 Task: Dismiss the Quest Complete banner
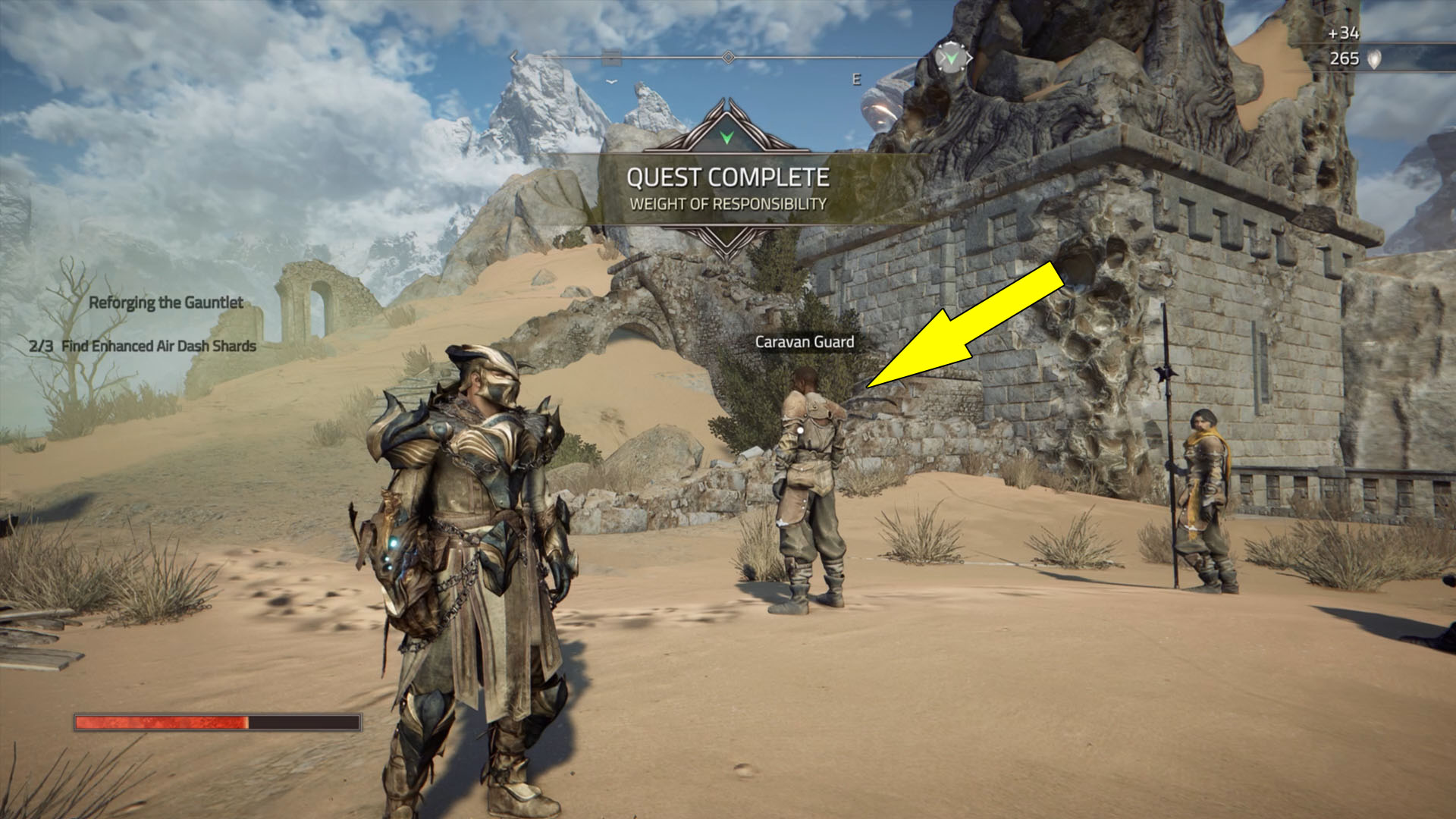[726, 189]
